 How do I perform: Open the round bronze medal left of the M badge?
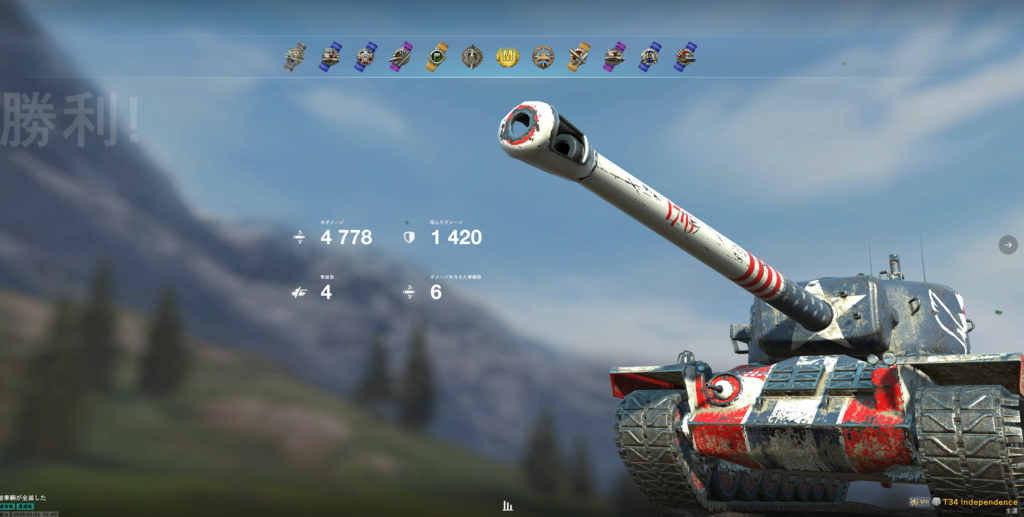tap(472, 57)
